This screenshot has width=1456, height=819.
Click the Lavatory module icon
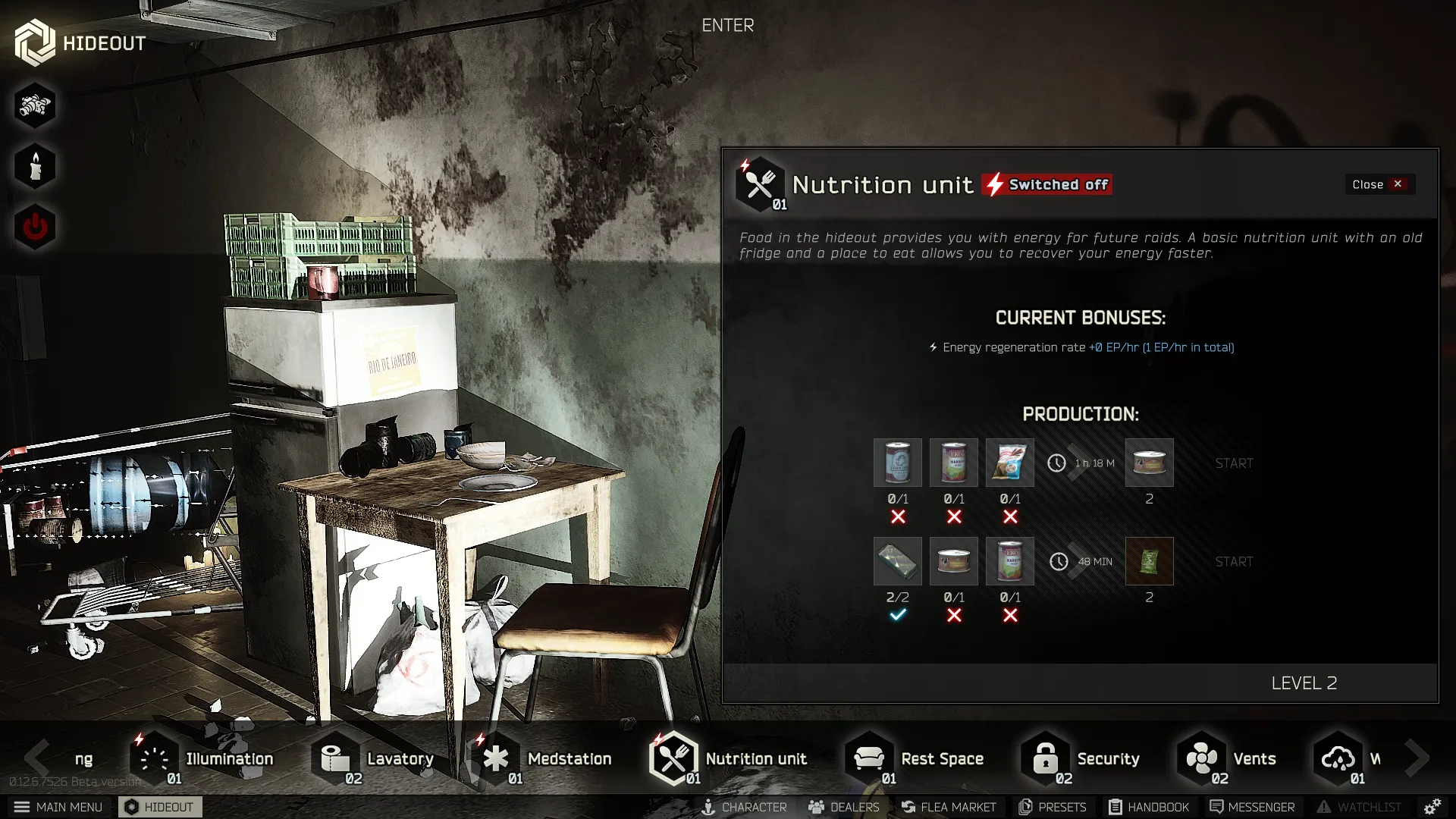(336, 758)
